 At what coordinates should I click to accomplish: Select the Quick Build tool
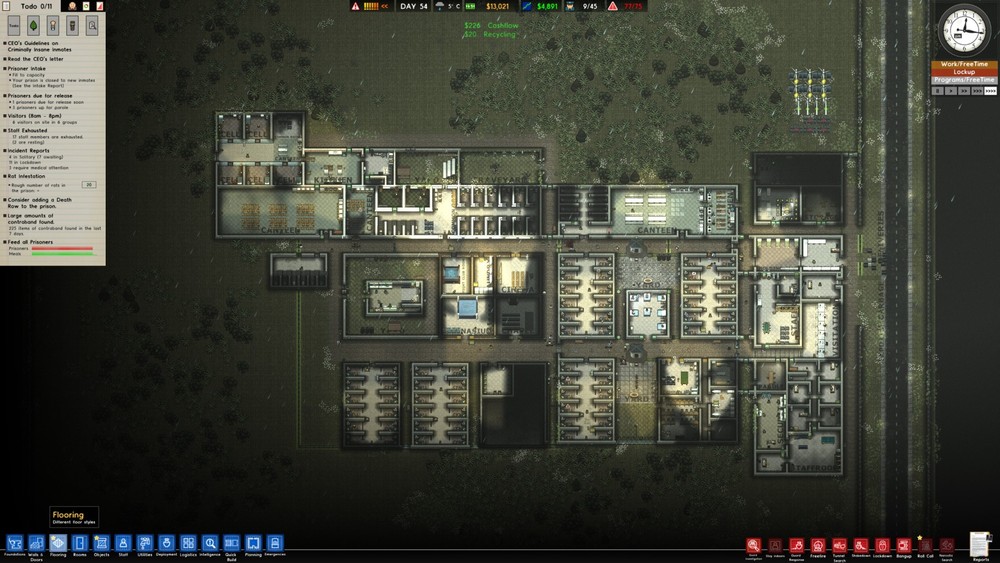231,543
